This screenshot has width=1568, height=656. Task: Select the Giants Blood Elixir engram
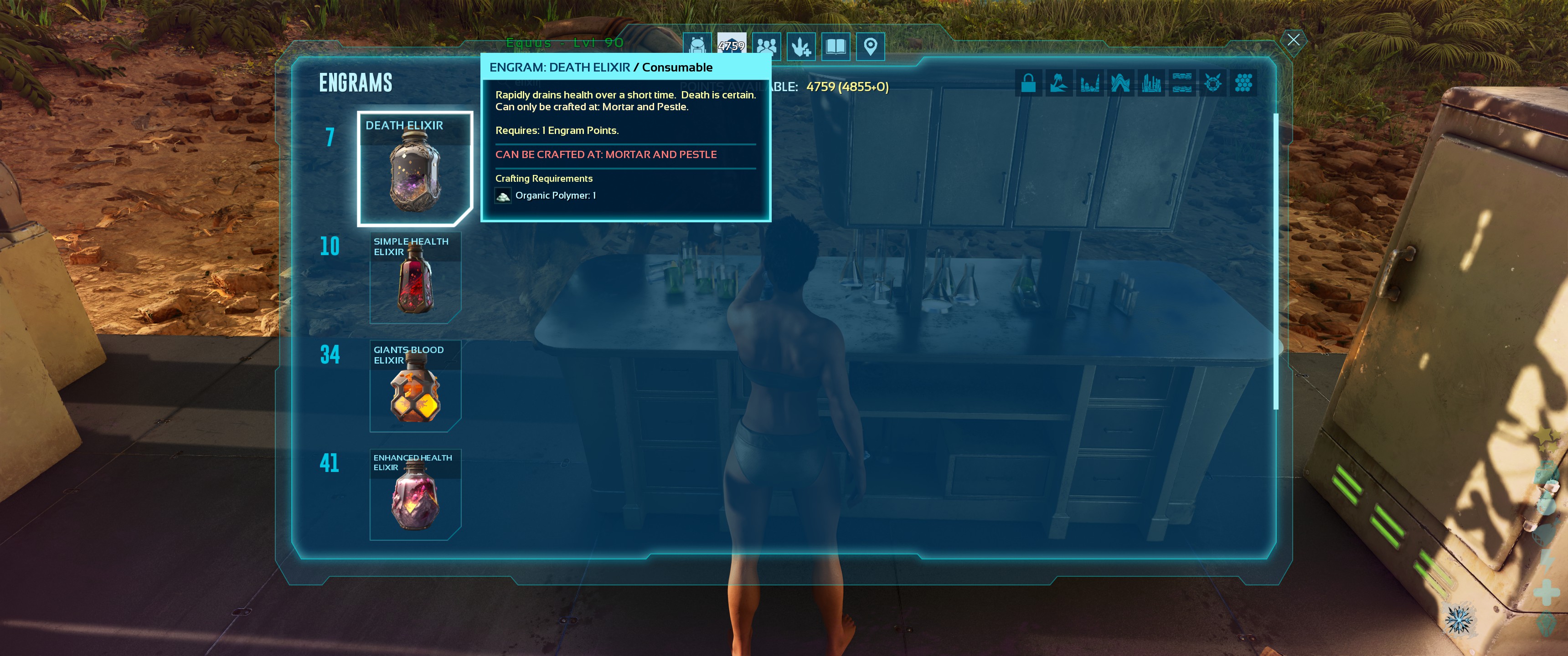pyautogui.click(x=415, y=386)
